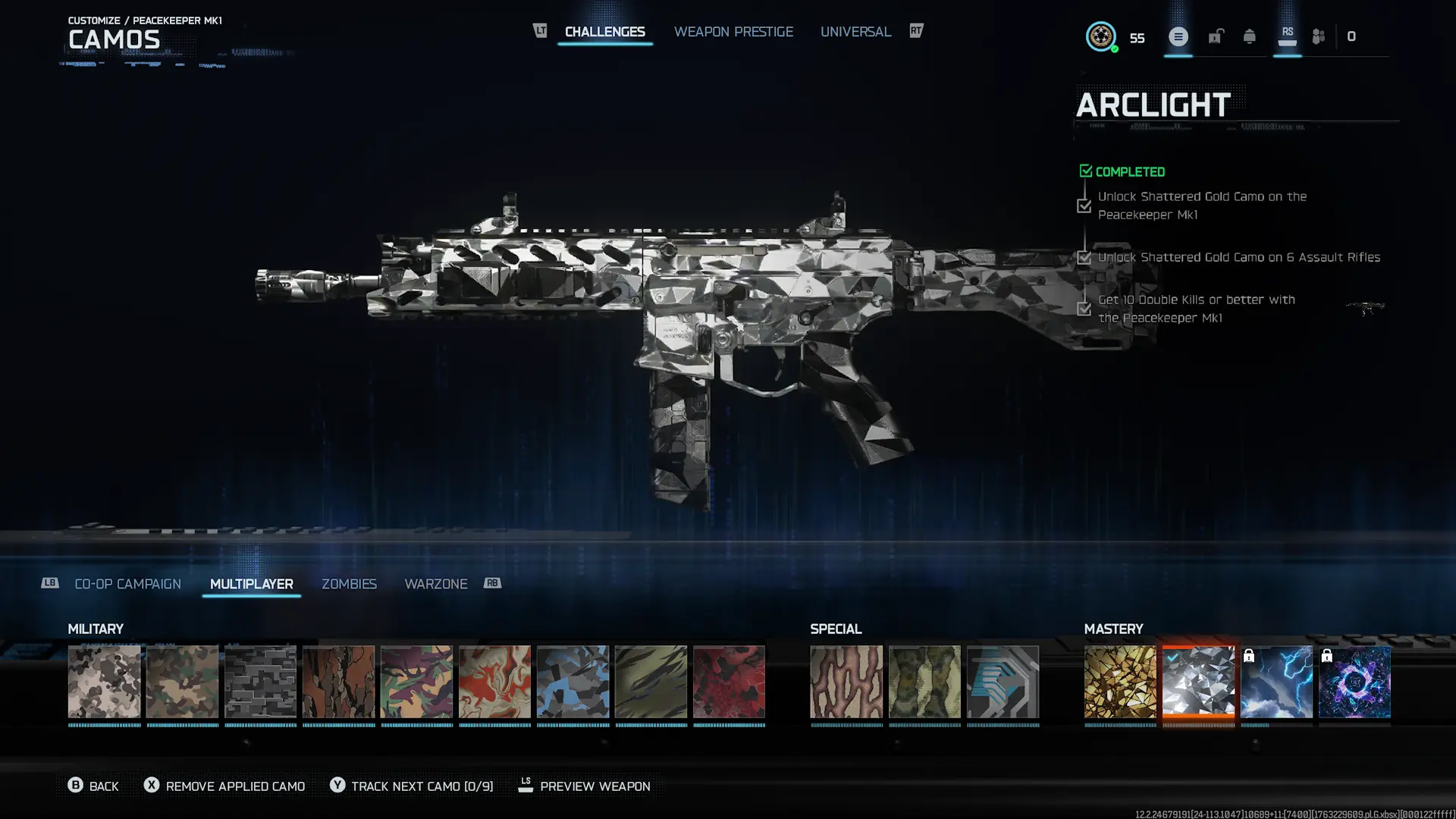Click the Arclight camo progress bar

1198,726
